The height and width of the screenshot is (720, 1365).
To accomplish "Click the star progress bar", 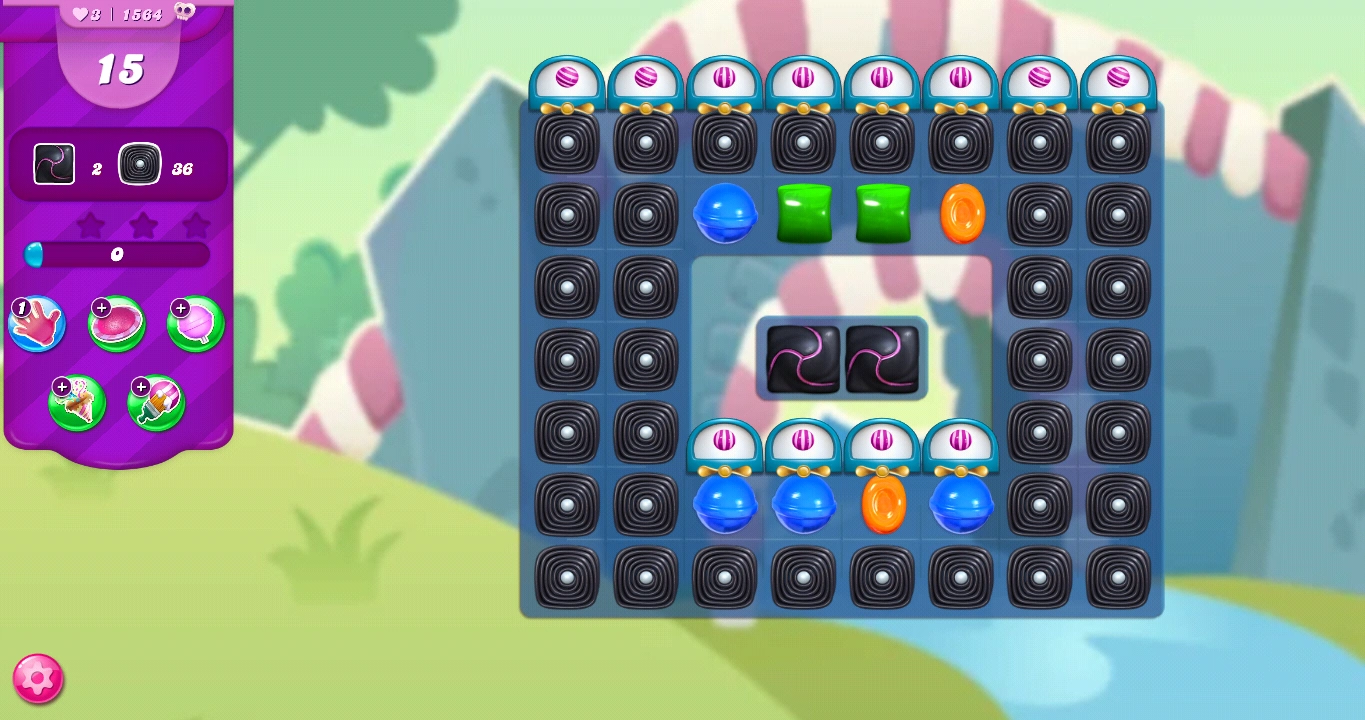I will pyautogui.click(x=117, y=255).
